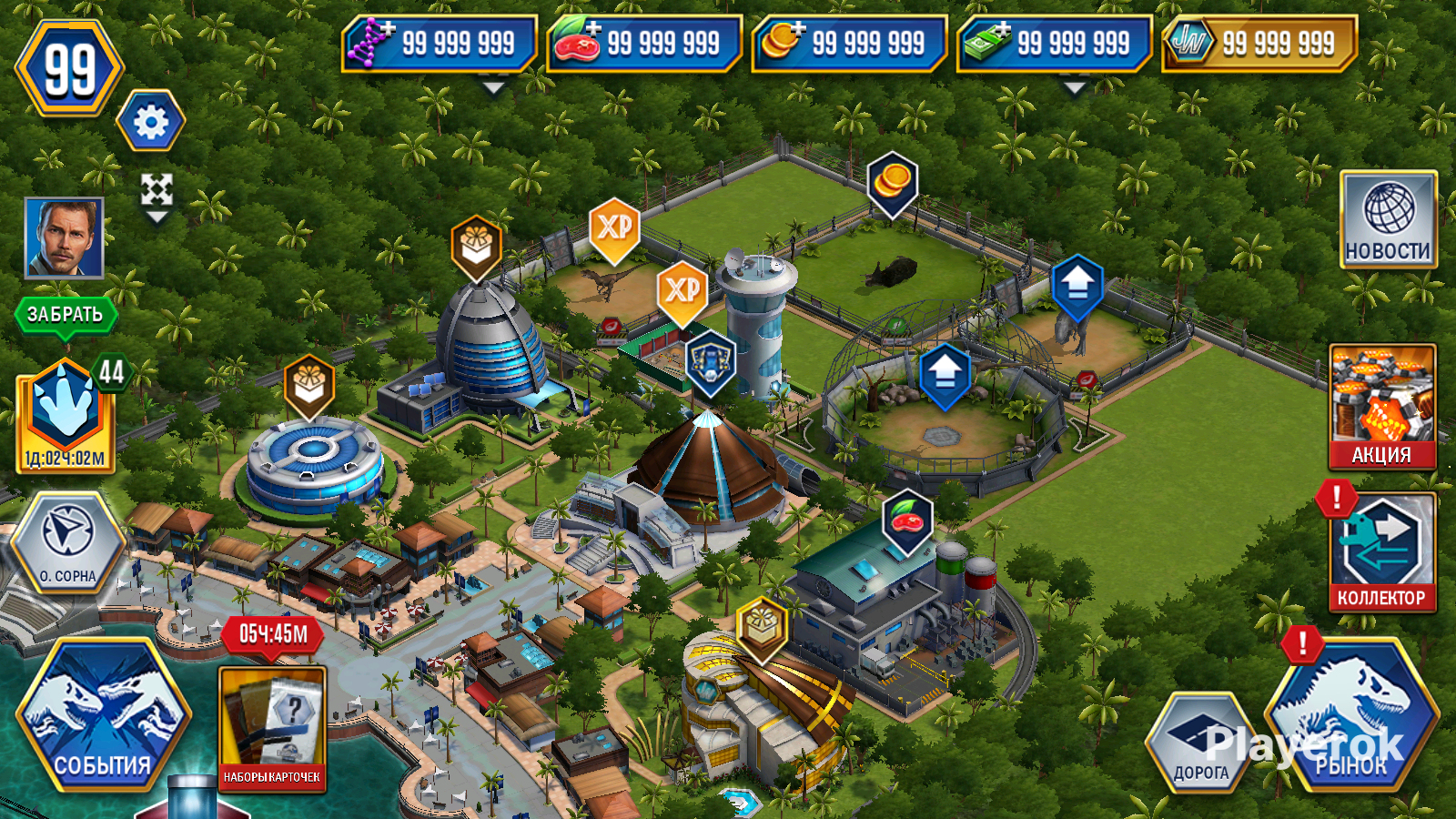
Task: Tap the Owen character portrait
Action: point(64,238)
